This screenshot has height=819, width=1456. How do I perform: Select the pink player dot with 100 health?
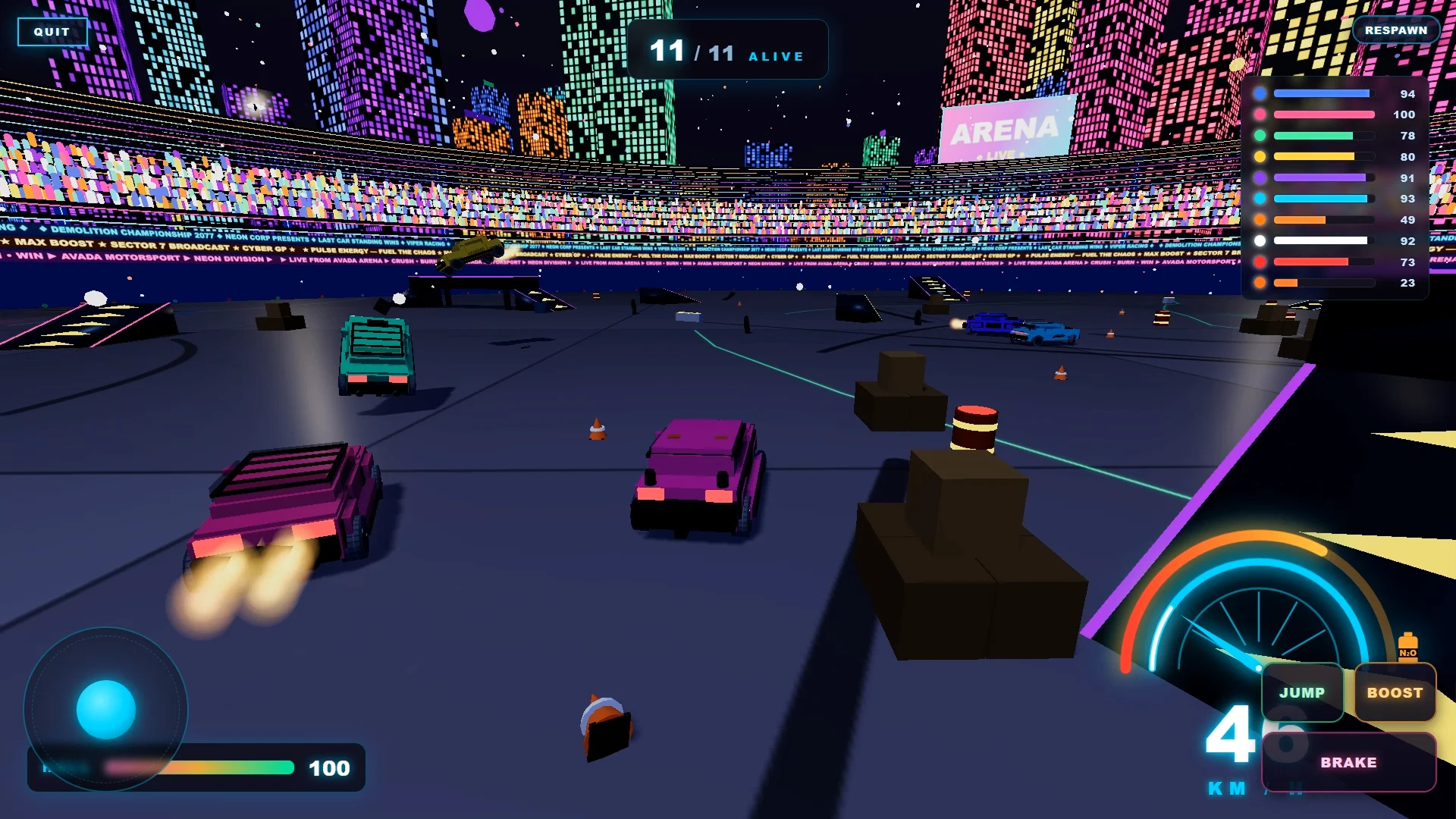[1259, 115]
